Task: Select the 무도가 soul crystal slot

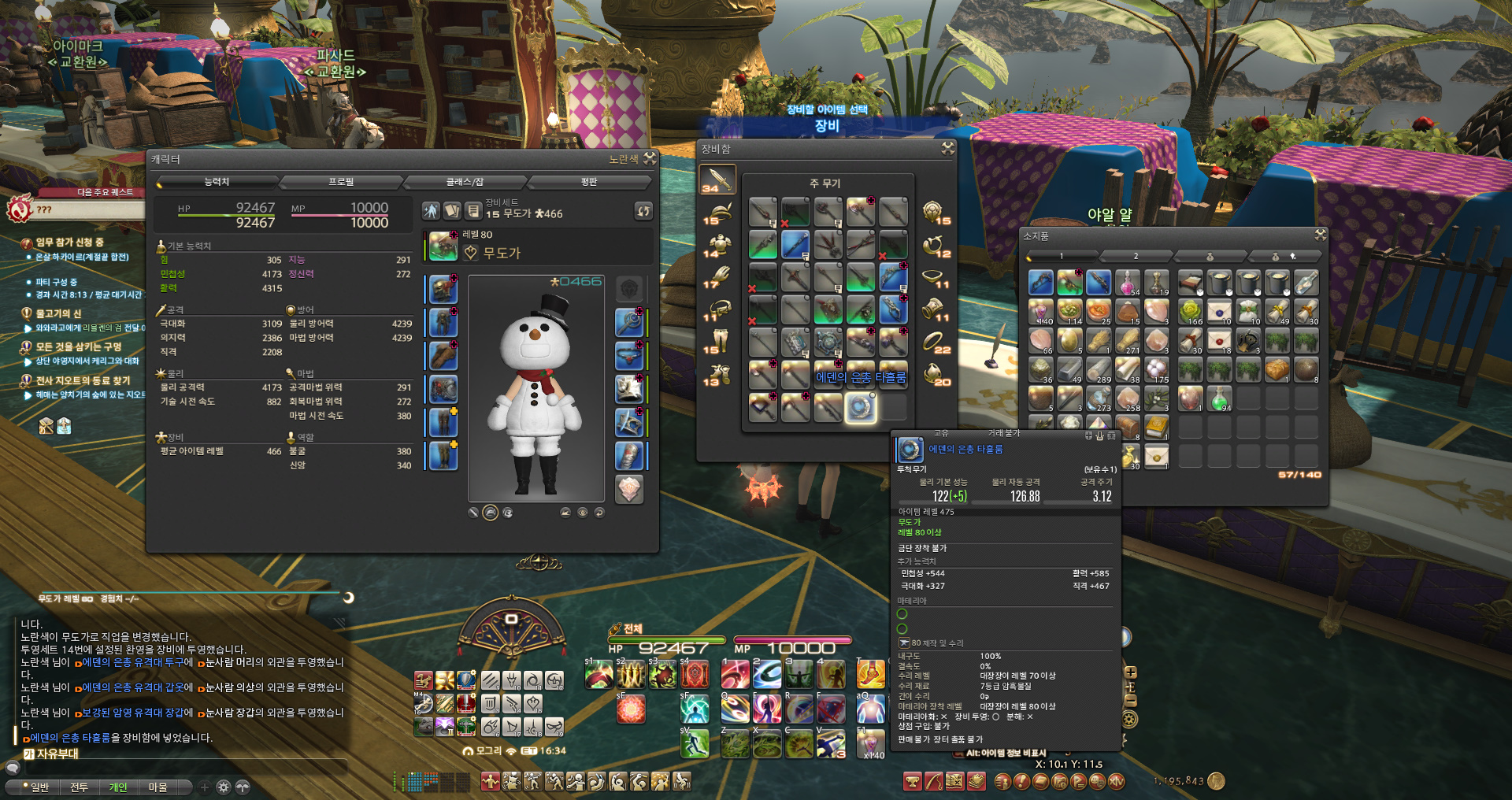Action: tap(628, 489)
